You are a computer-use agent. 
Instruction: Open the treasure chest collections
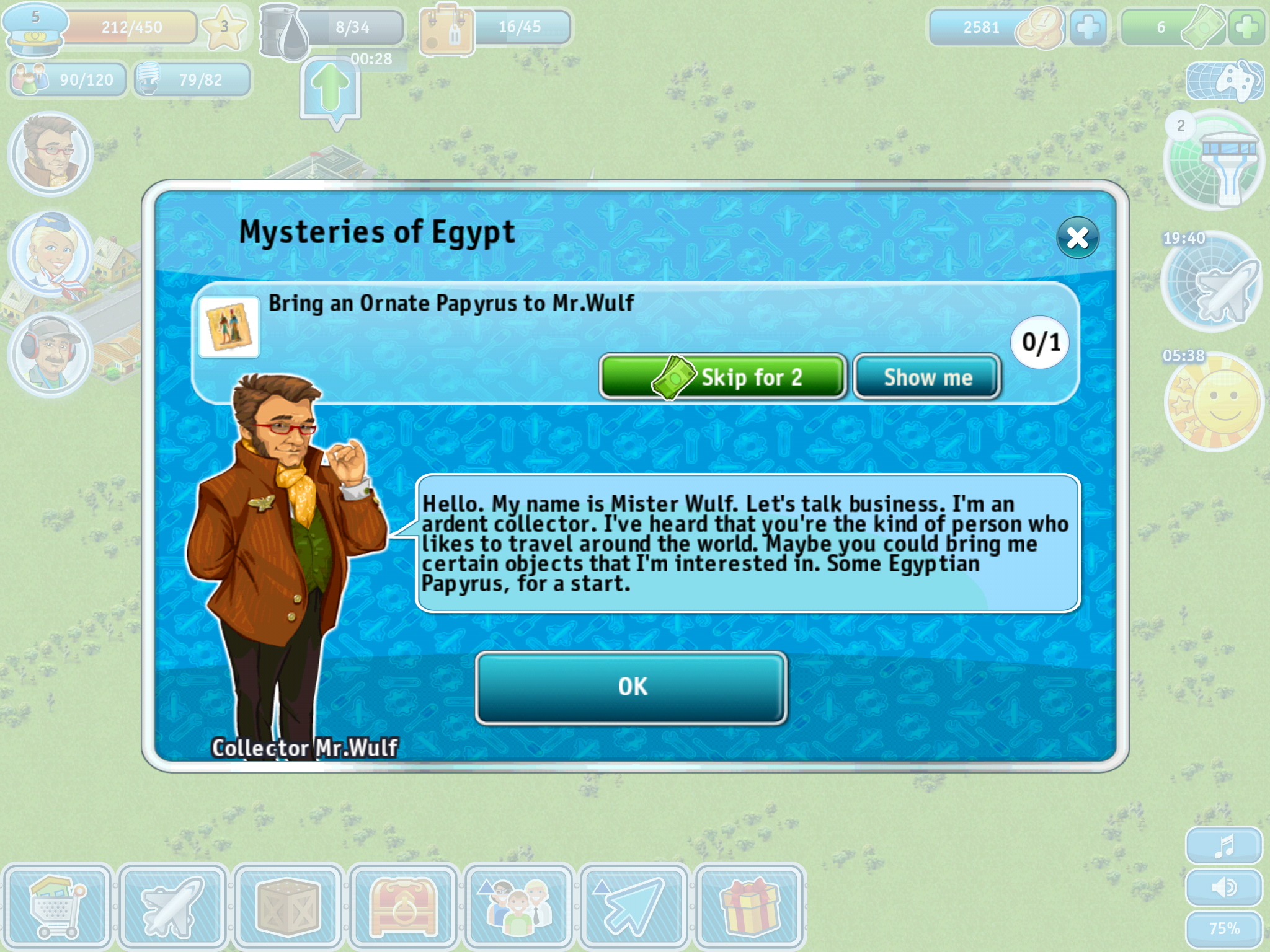(404, 907)
